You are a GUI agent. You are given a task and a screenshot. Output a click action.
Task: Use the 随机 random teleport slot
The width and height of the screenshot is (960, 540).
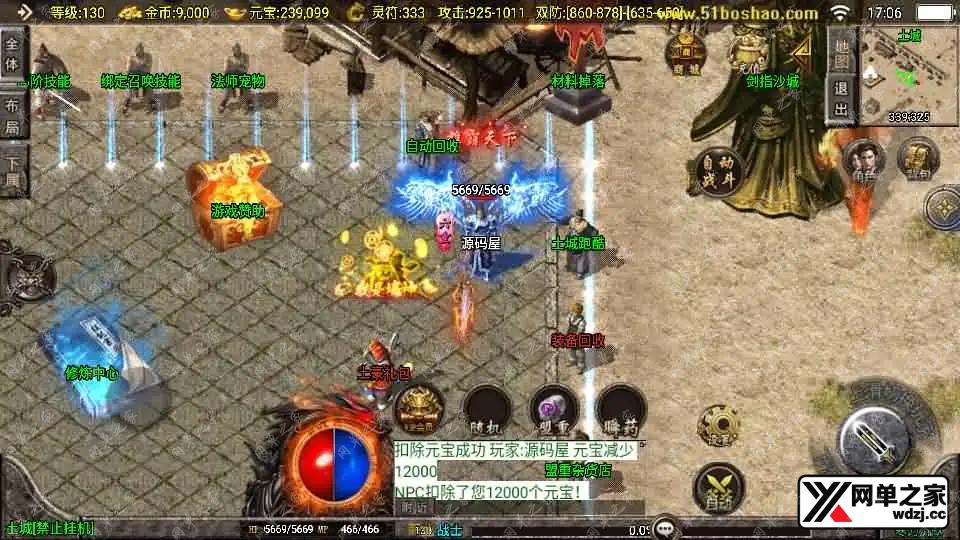click(x=488, y=408)
